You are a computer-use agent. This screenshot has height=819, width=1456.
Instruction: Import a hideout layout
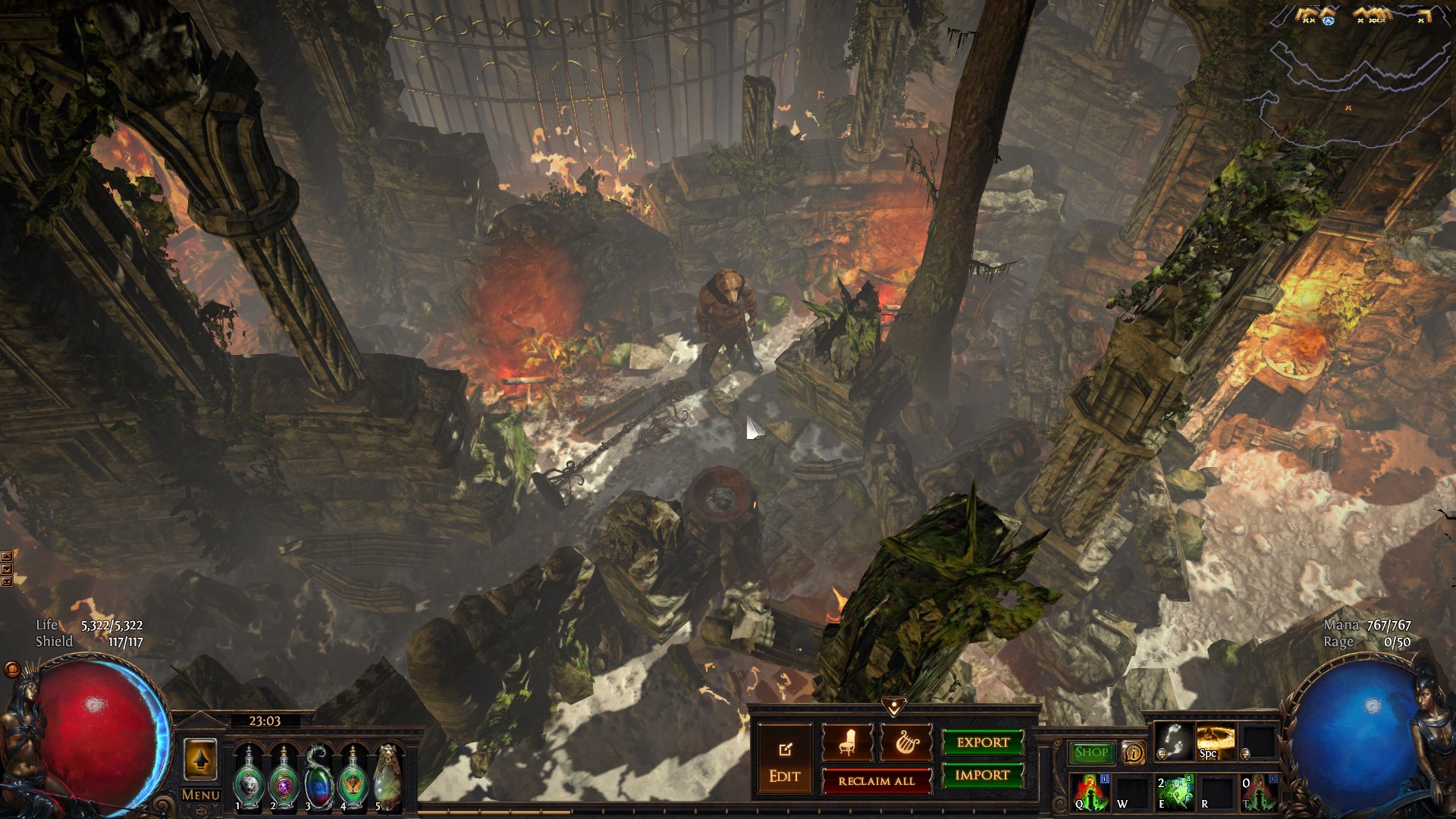tap(983, 775)
